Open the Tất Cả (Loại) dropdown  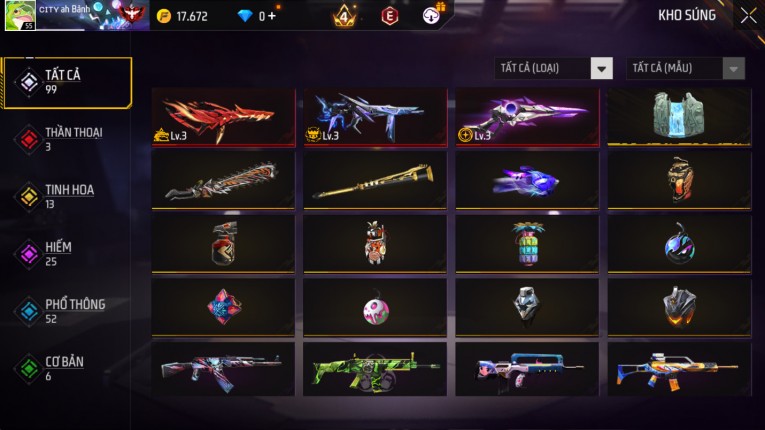554,69
